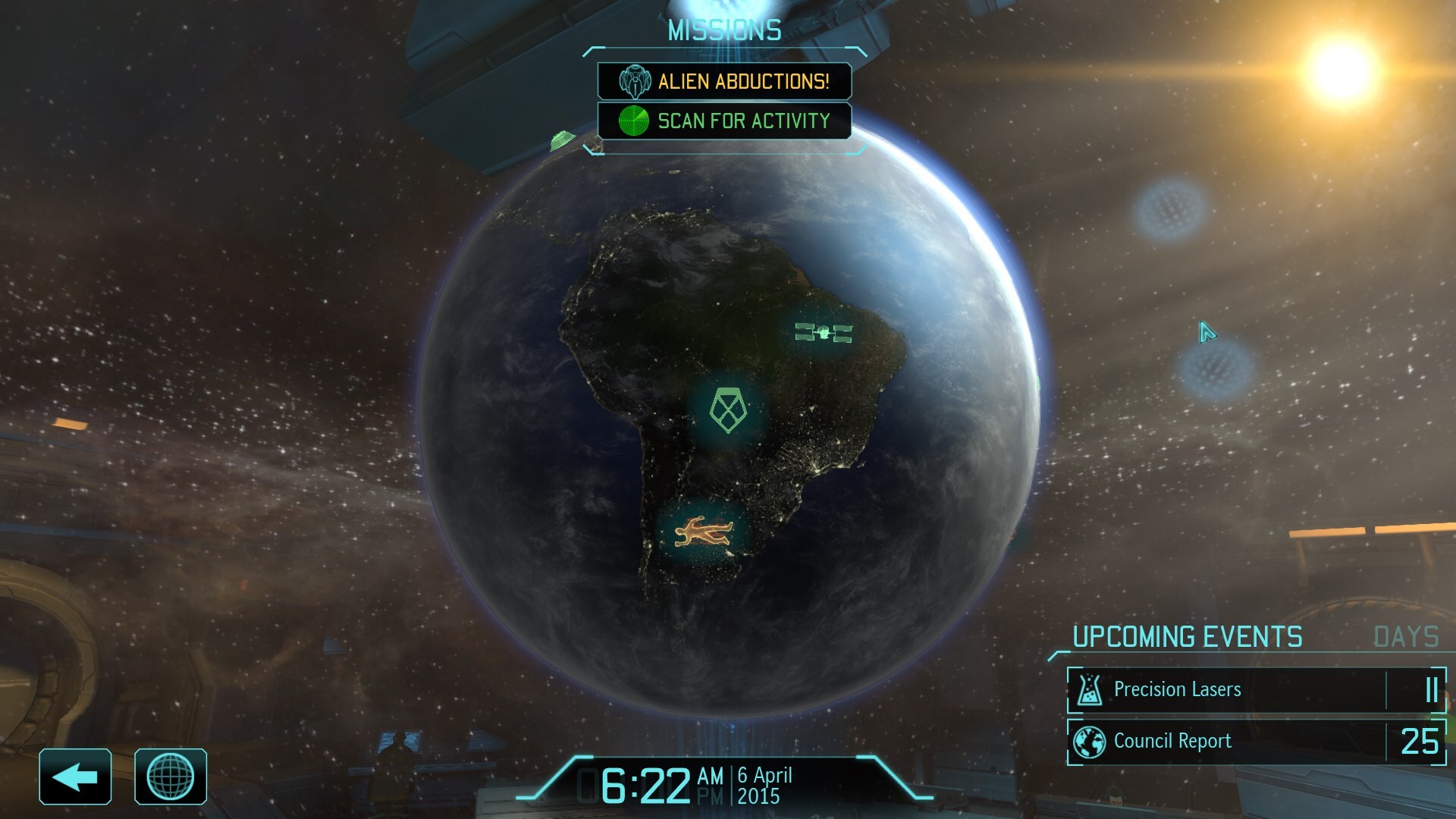The image size is (1456, 819).
Task: Click the green radar icon beside Scan for Activity
Action: (635, 120)
